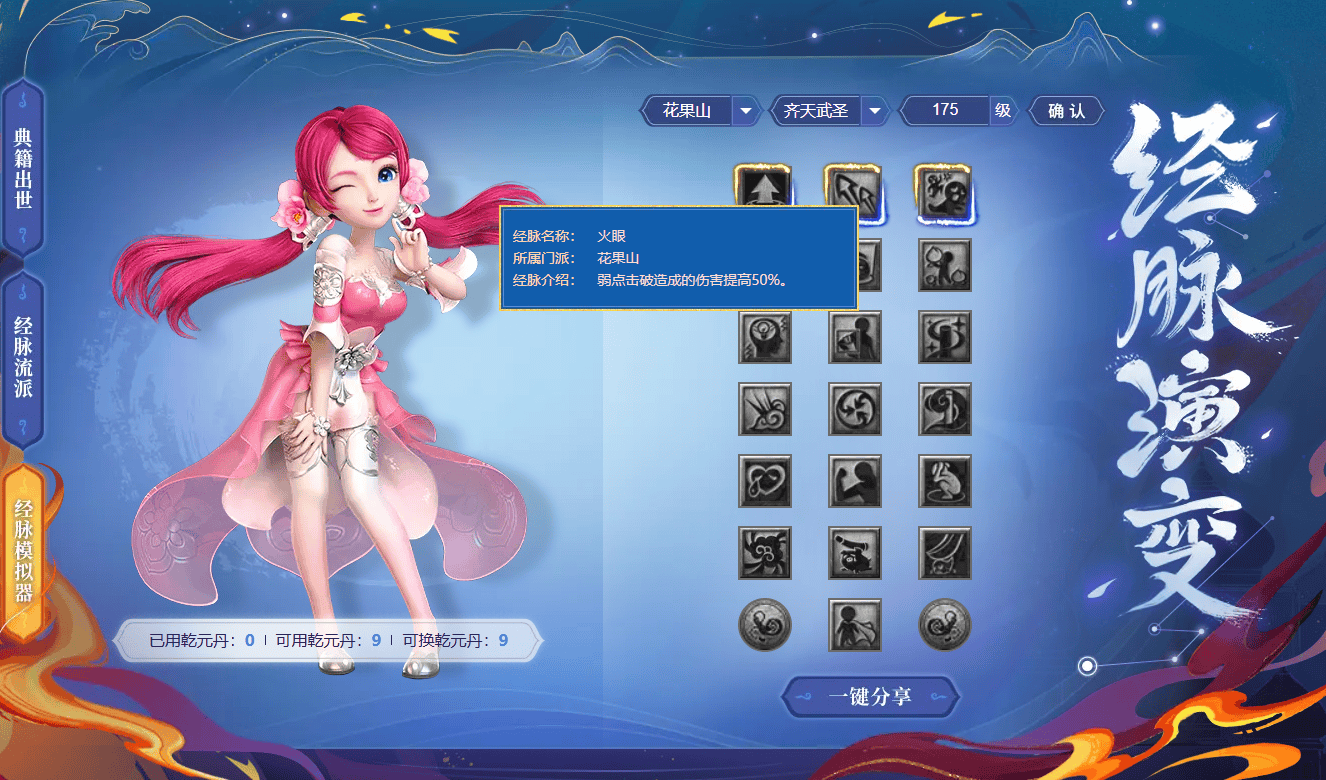The image size is (1326, 780).
Task: Choose the swirling pinwheel meridian icon
Action: [x=855, y=409]
